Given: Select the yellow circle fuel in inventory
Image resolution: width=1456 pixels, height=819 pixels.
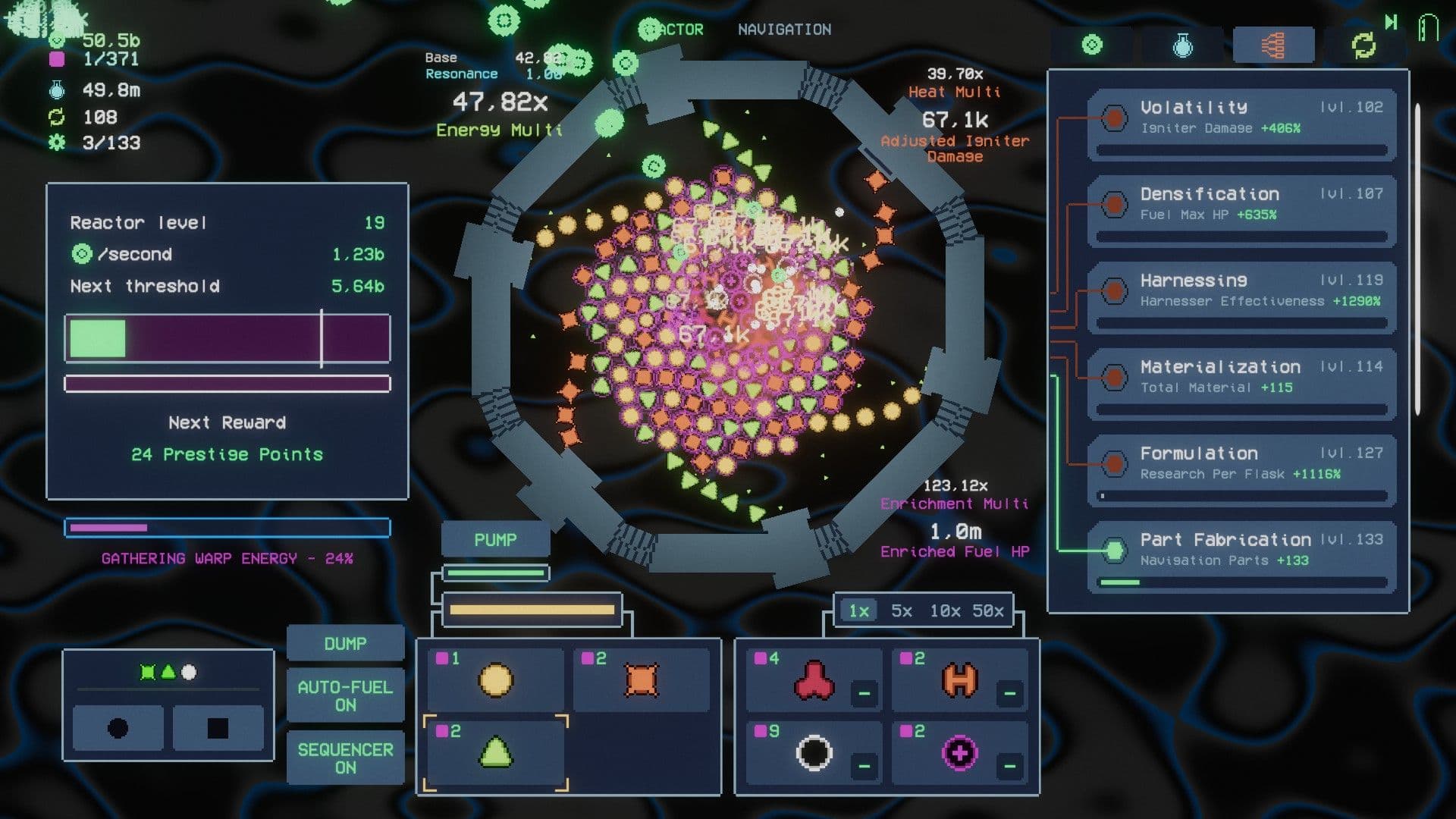Looking at the screenshot, I should coord(494,680).
